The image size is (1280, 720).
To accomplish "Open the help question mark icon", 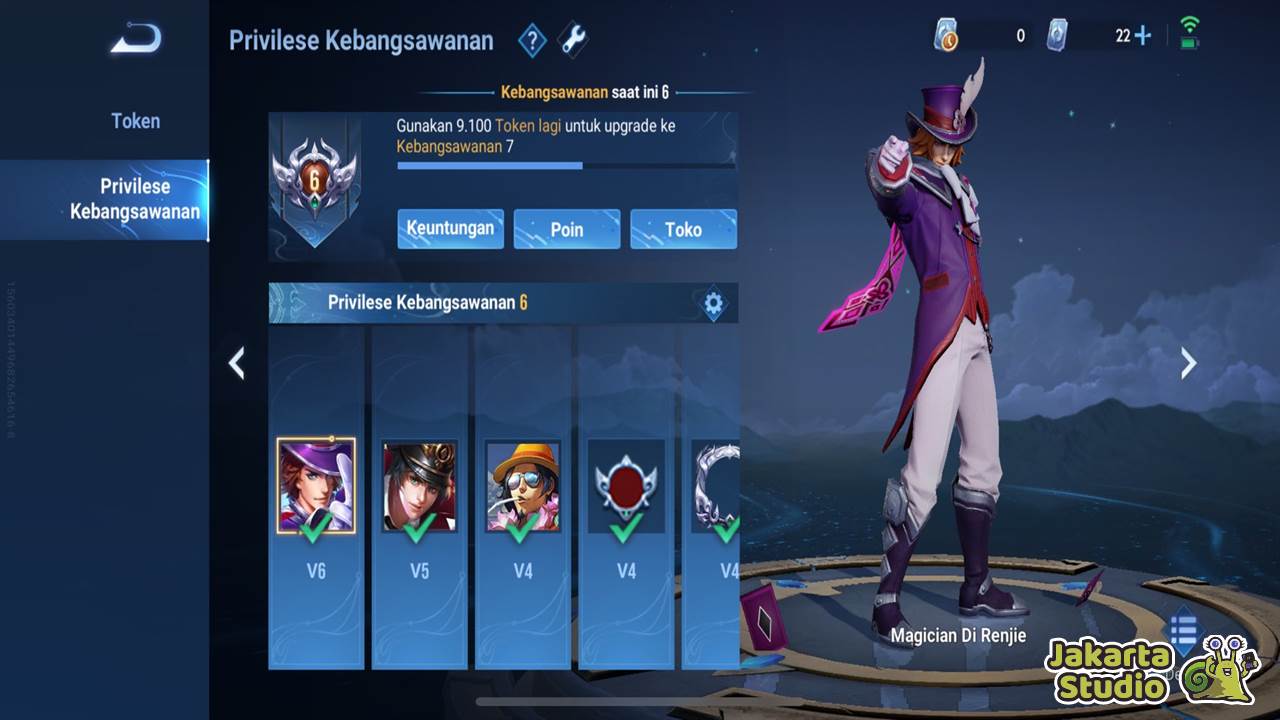I will pos(532,40).
